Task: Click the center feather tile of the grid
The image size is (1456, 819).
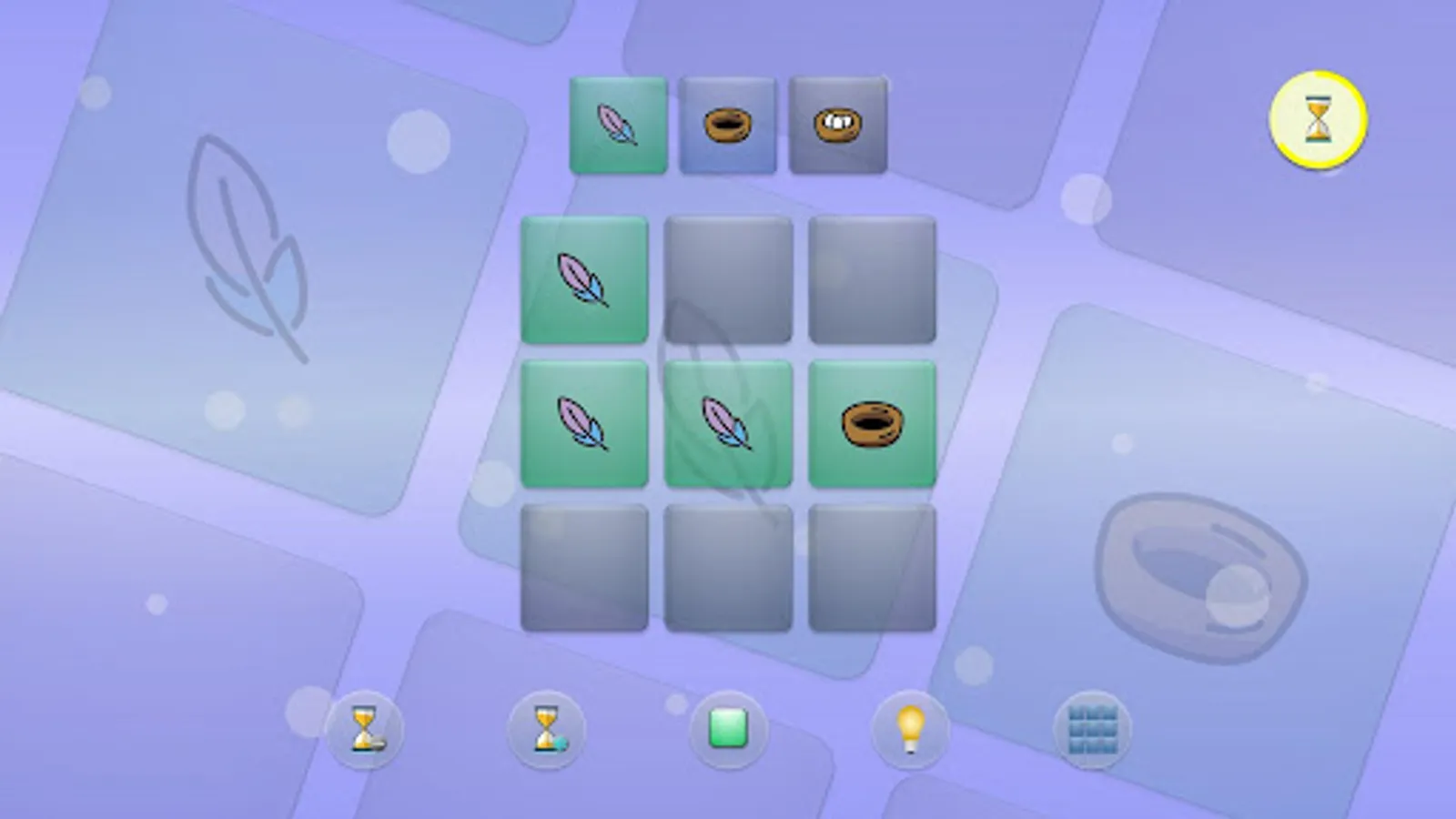Action: [x=728, y=423]
